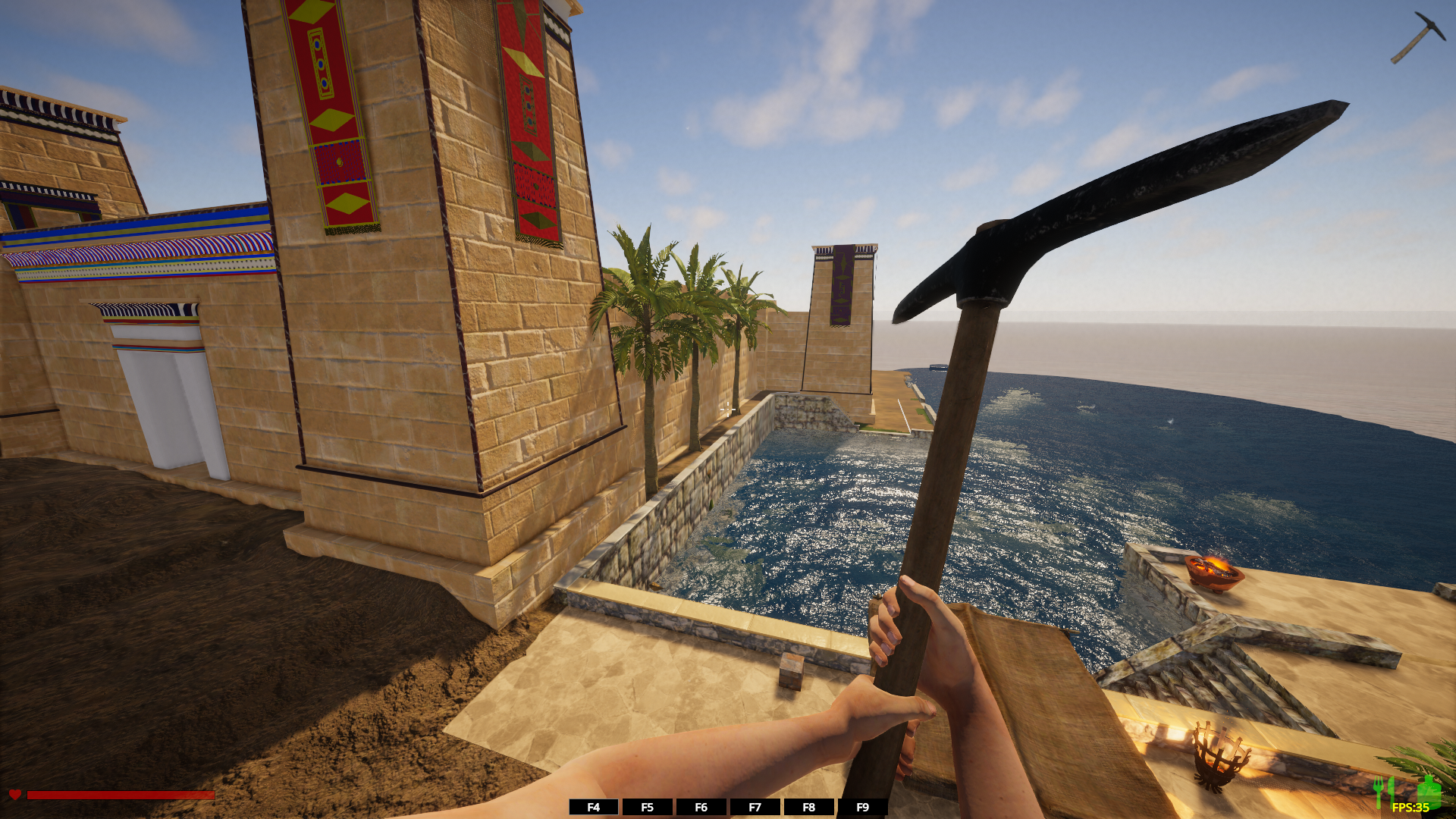Click the fork and knife hunger icon
Image resolution: width=1456 pixels, height=819 pixels.
pos(1383,790)
